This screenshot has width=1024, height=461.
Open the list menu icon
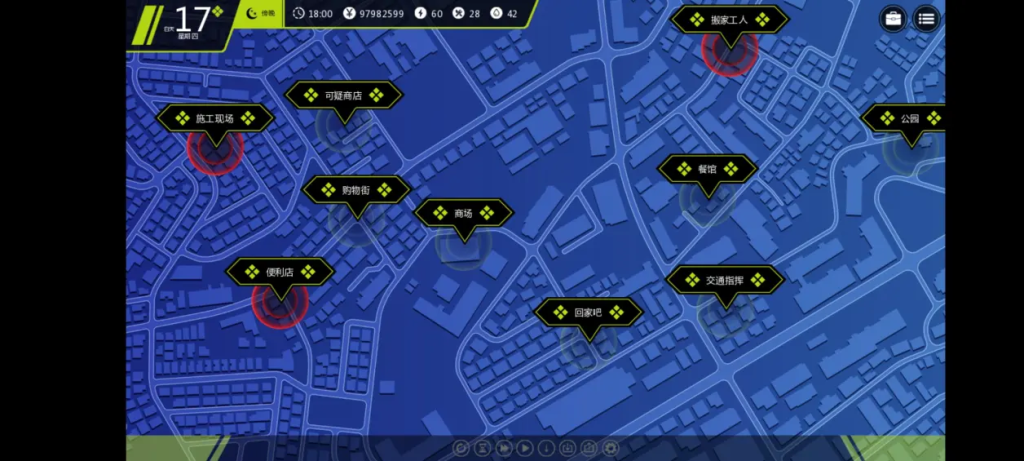coord(926,18)
